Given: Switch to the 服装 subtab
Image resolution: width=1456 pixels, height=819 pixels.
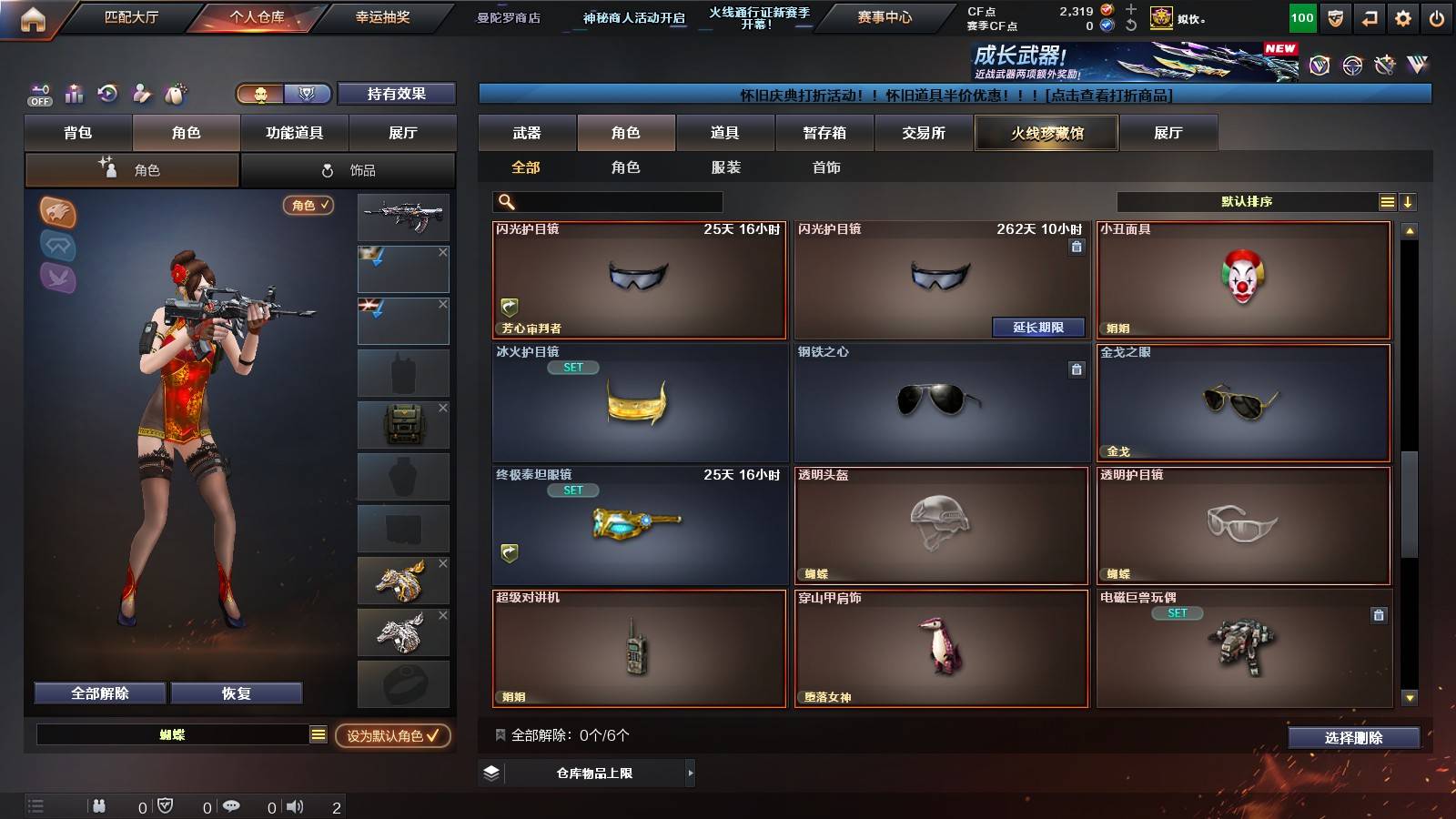Looking at the screenshot, I should pos(724,167).
